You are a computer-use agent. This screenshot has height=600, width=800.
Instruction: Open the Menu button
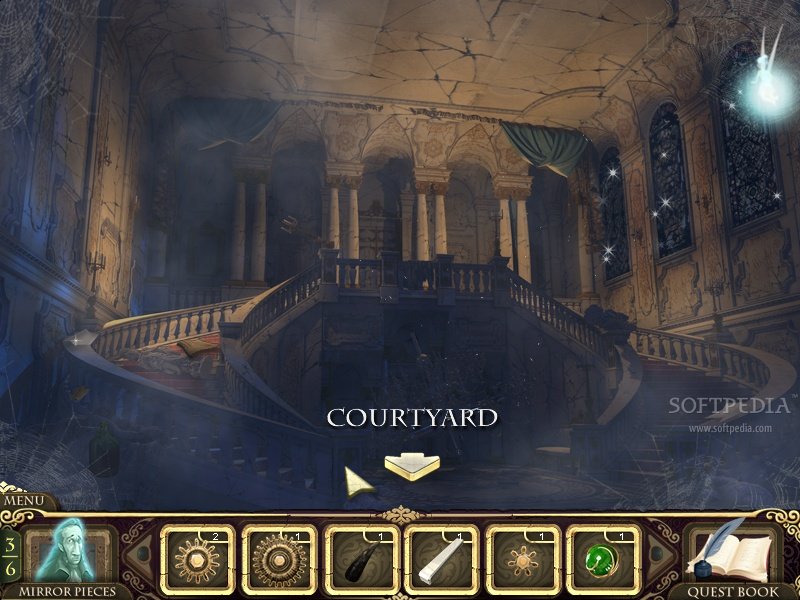click(x=24, y=501)
